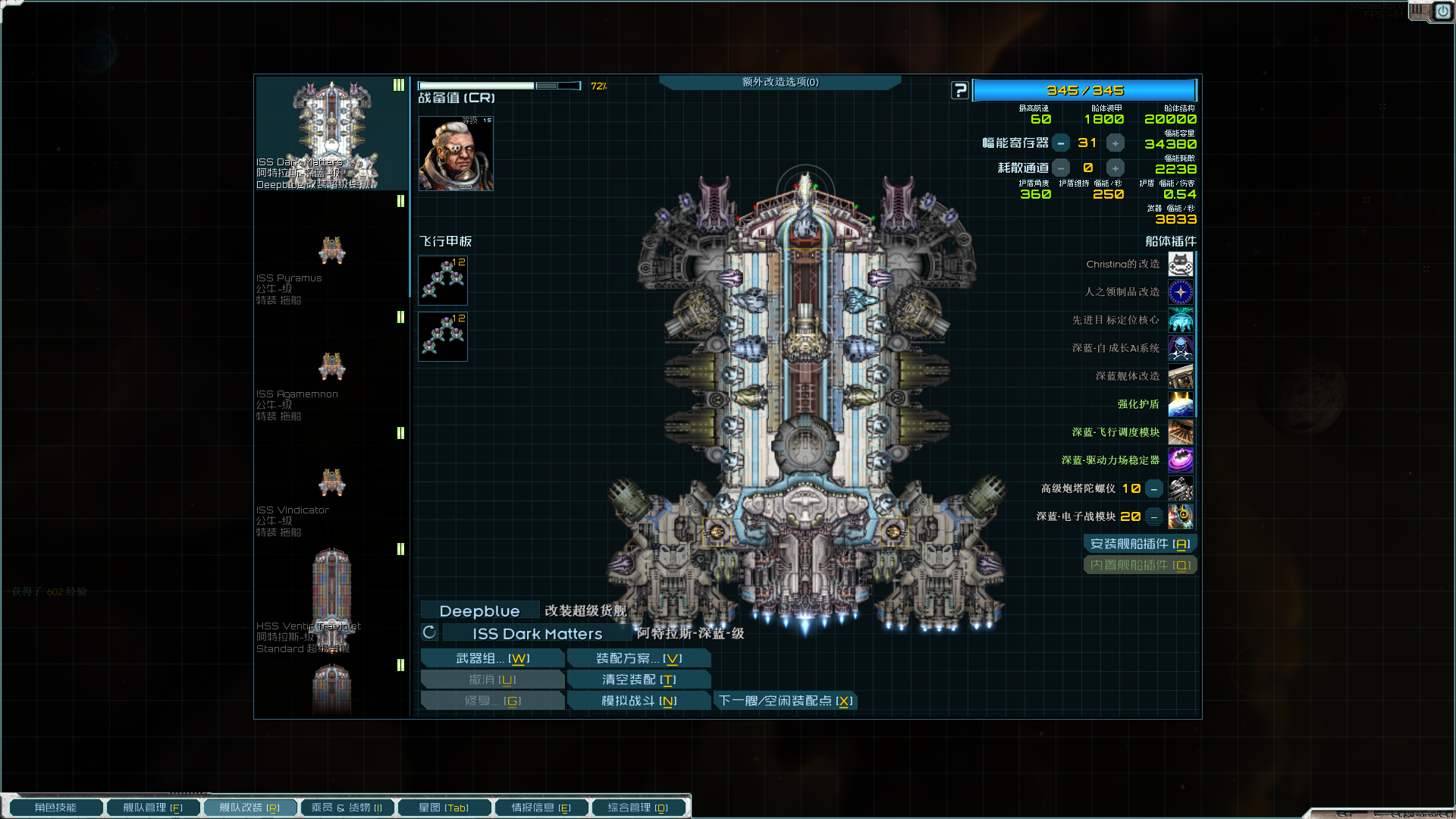The width and height of the screenshot is (1456, 819).
Task: Go to 下一艘/空闲装配点 next ship
Action: click(x=786, y=701)
